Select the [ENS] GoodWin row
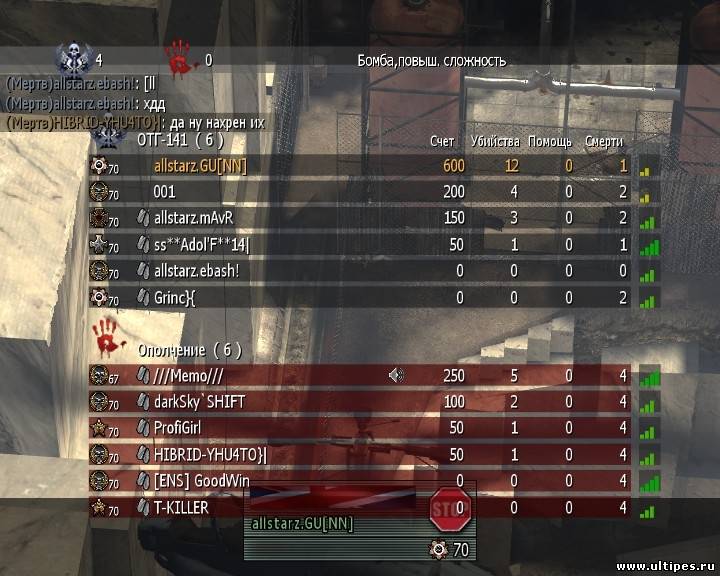Image resolution: width=720 pixels, height=576 pixels. 201,481
